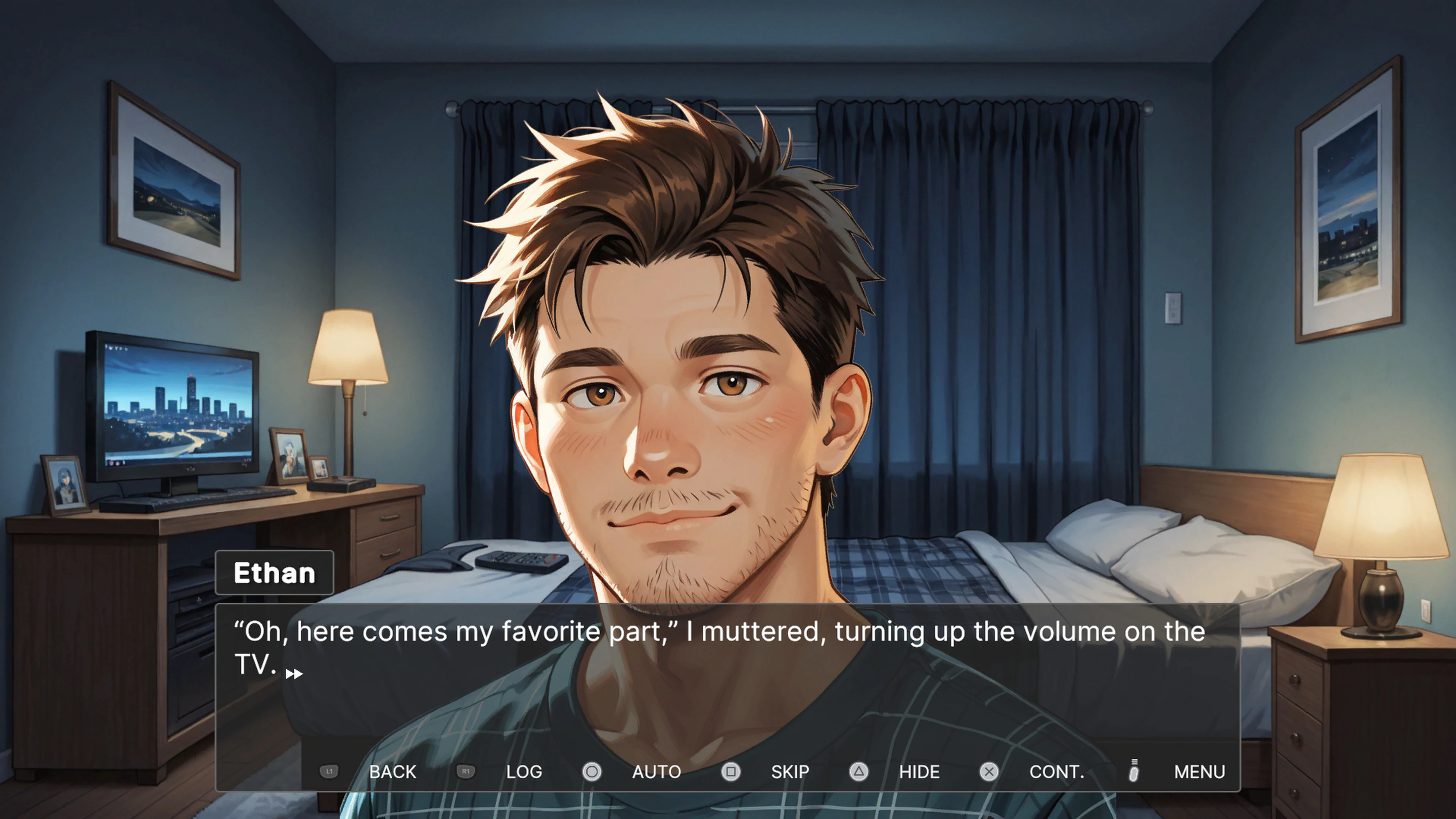Advance the story with CONT.
1456x819 pixels.
click(1057, 772)
